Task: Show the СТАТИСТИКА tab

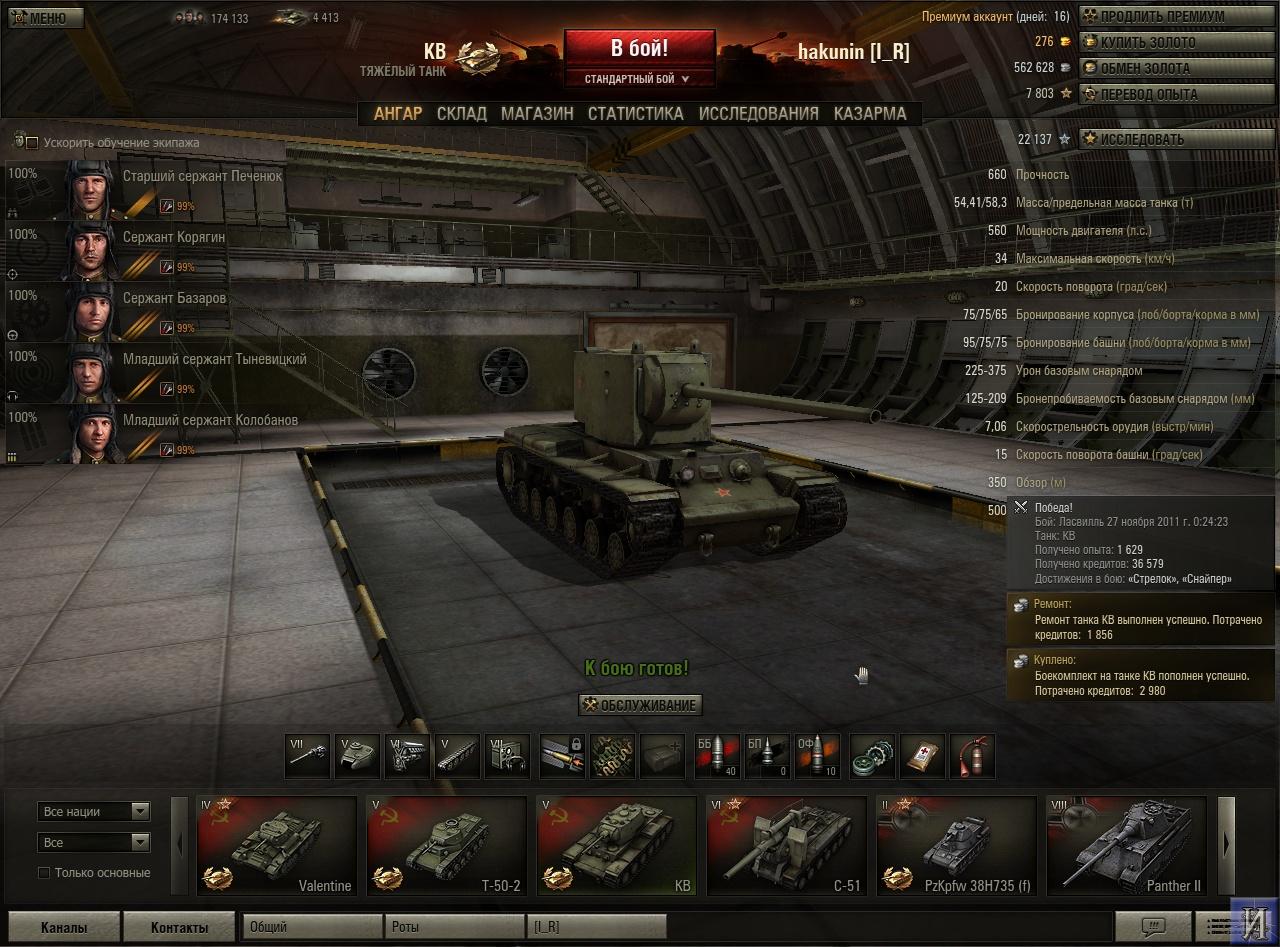Action: click(635, 114)
